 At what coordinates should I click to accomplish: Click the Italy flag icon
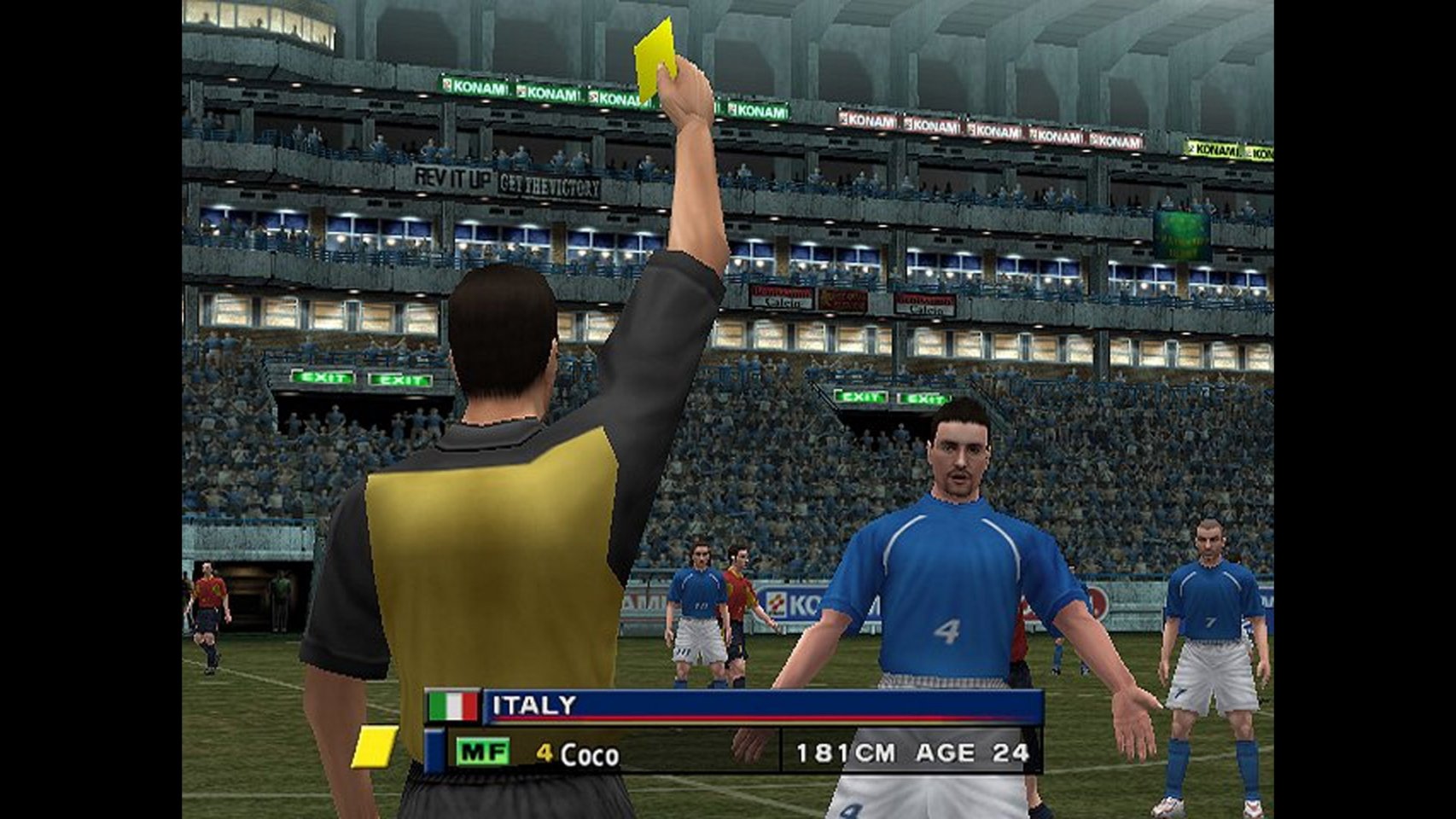click(x=452, y=706)
